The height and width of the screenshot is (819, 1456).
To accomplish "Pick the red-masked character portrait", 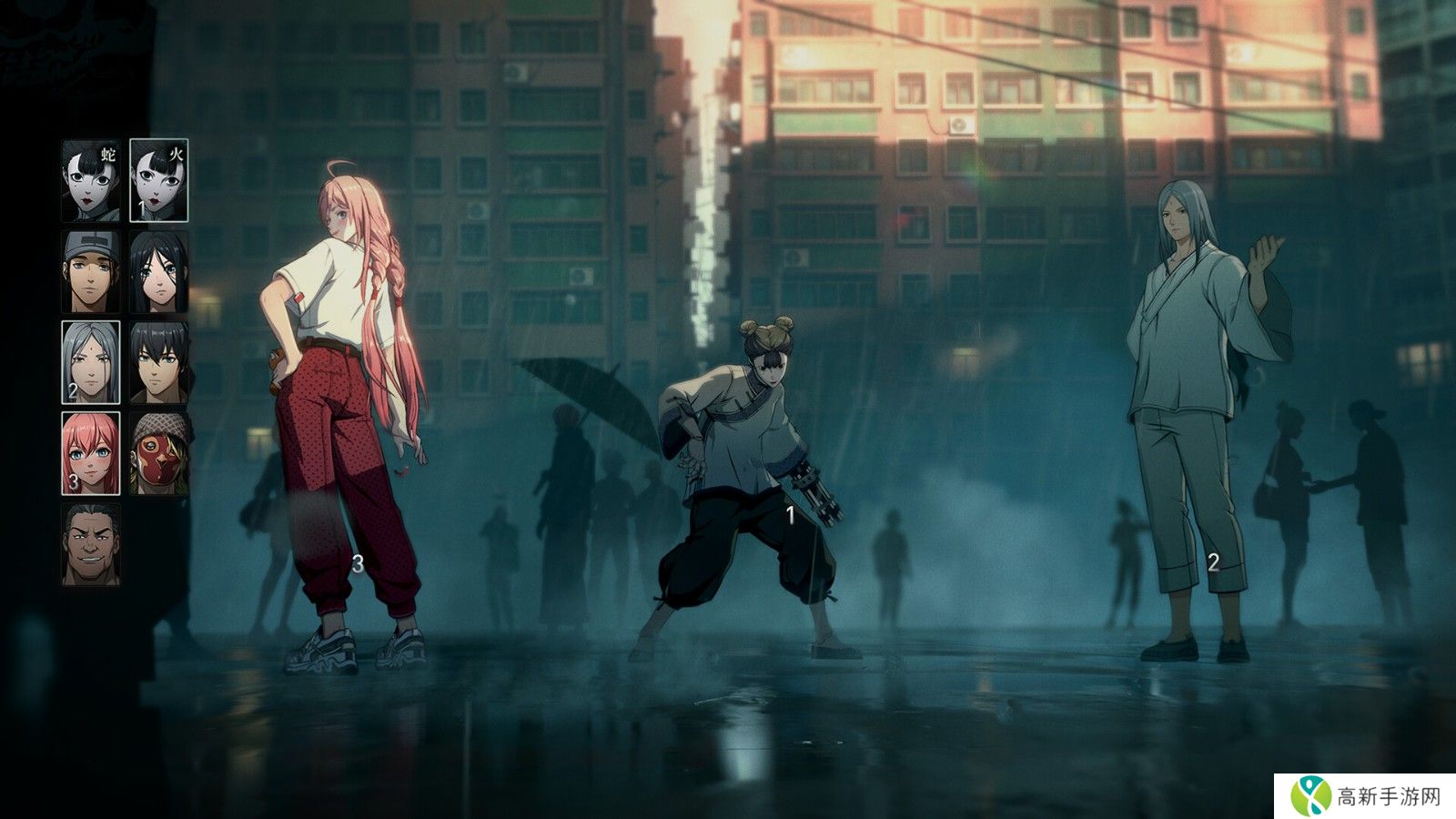I will coord(158,453).
